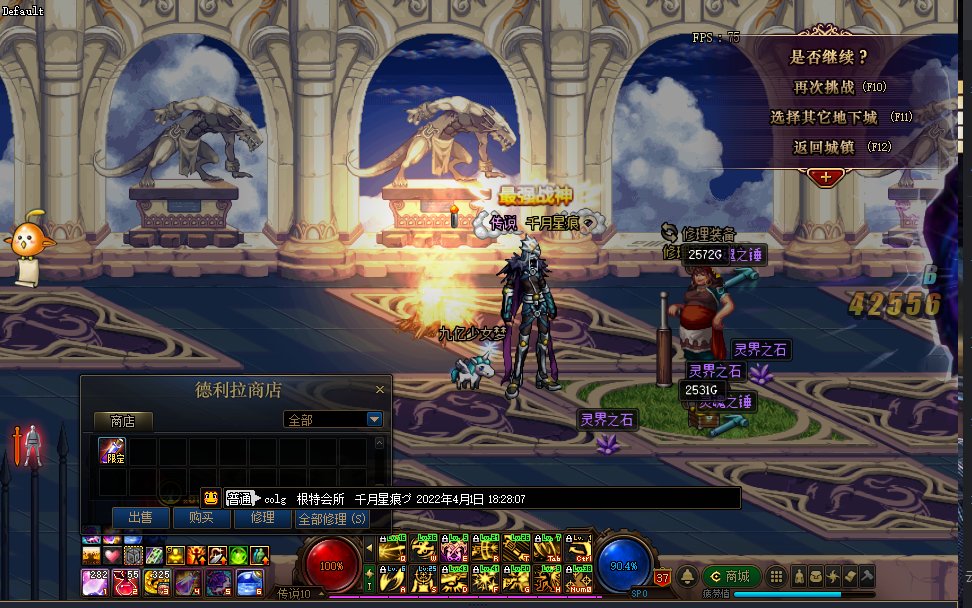
Task: Open the 商城 cash shop
Action: [x=729, y=576]
